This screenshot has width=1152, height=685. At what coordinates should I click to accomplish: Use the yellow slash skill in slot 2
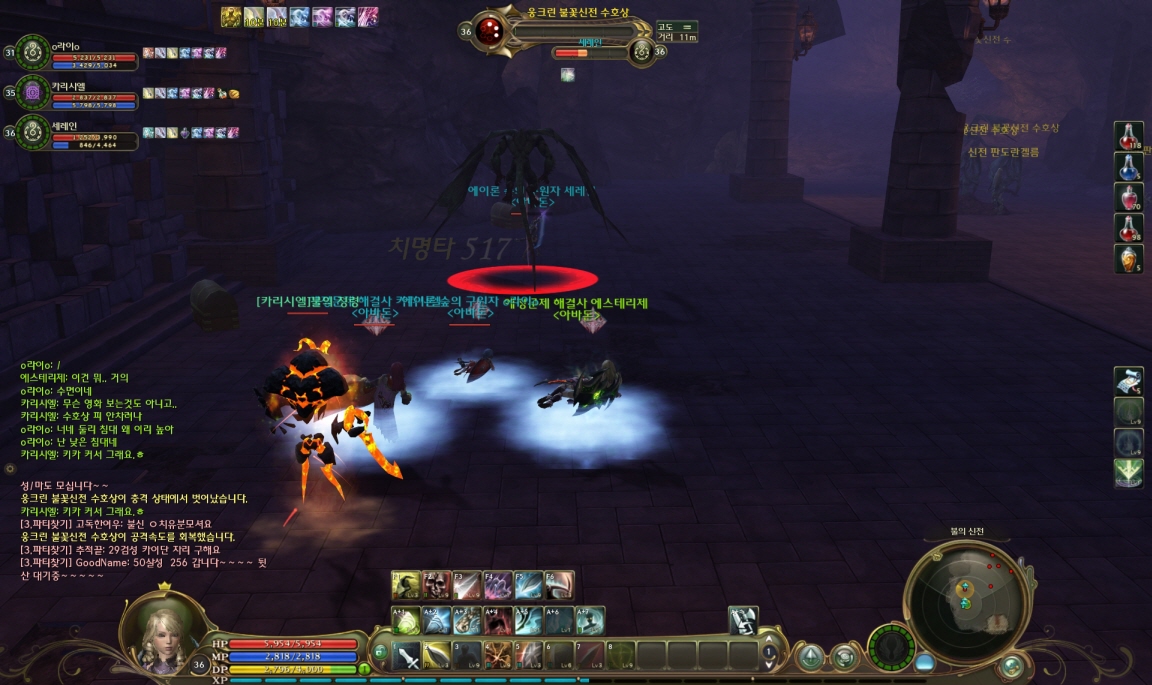(437, 656)
